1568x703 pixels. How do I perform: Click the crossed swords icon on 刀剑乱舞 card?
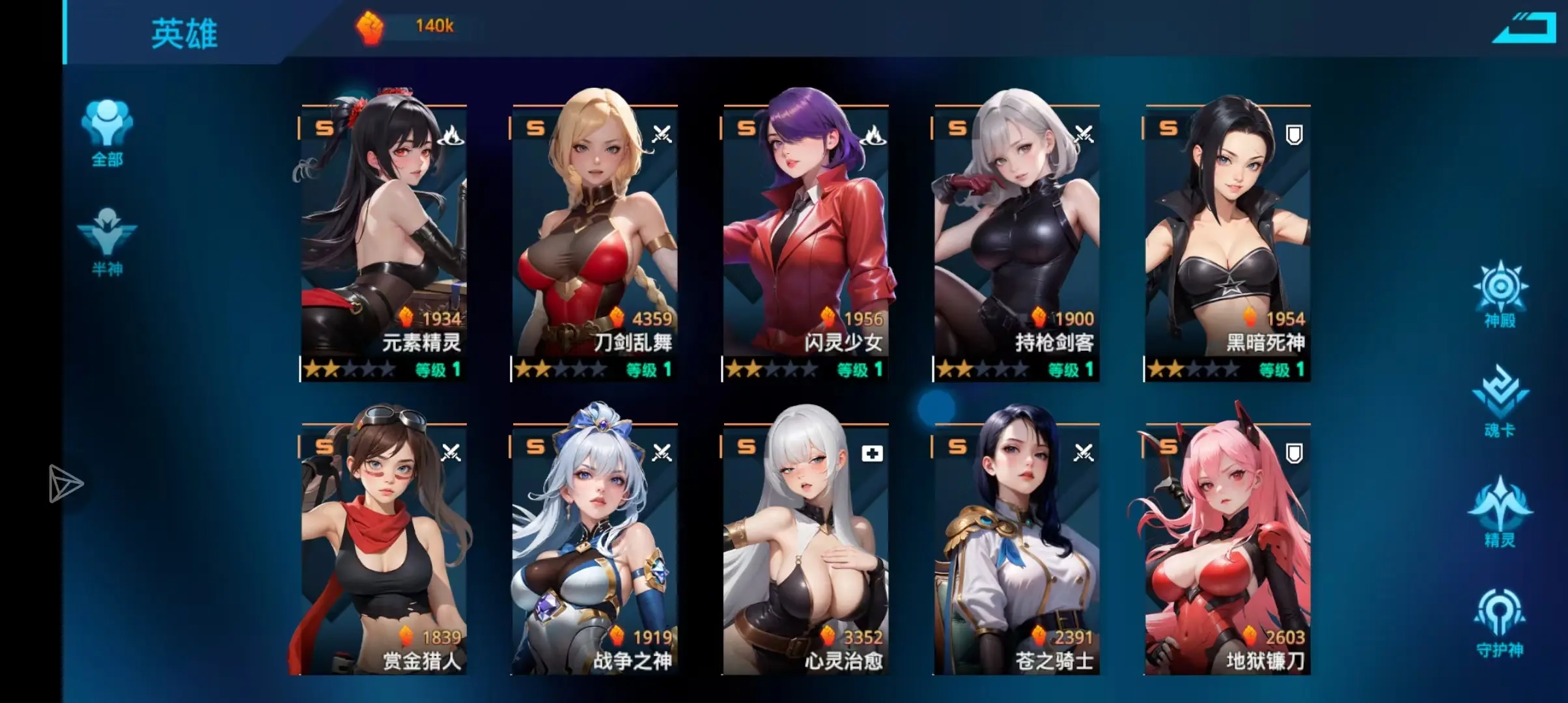tap(663, 135)
